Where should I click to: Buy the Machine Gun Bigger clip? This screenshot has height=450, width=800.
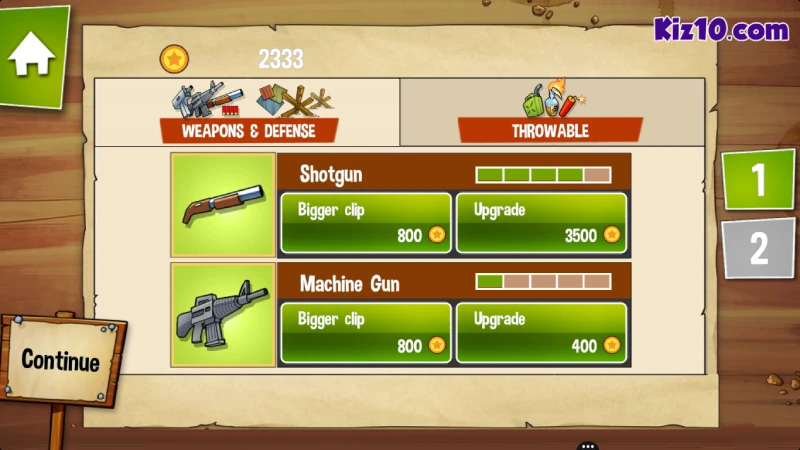point(365,333)
